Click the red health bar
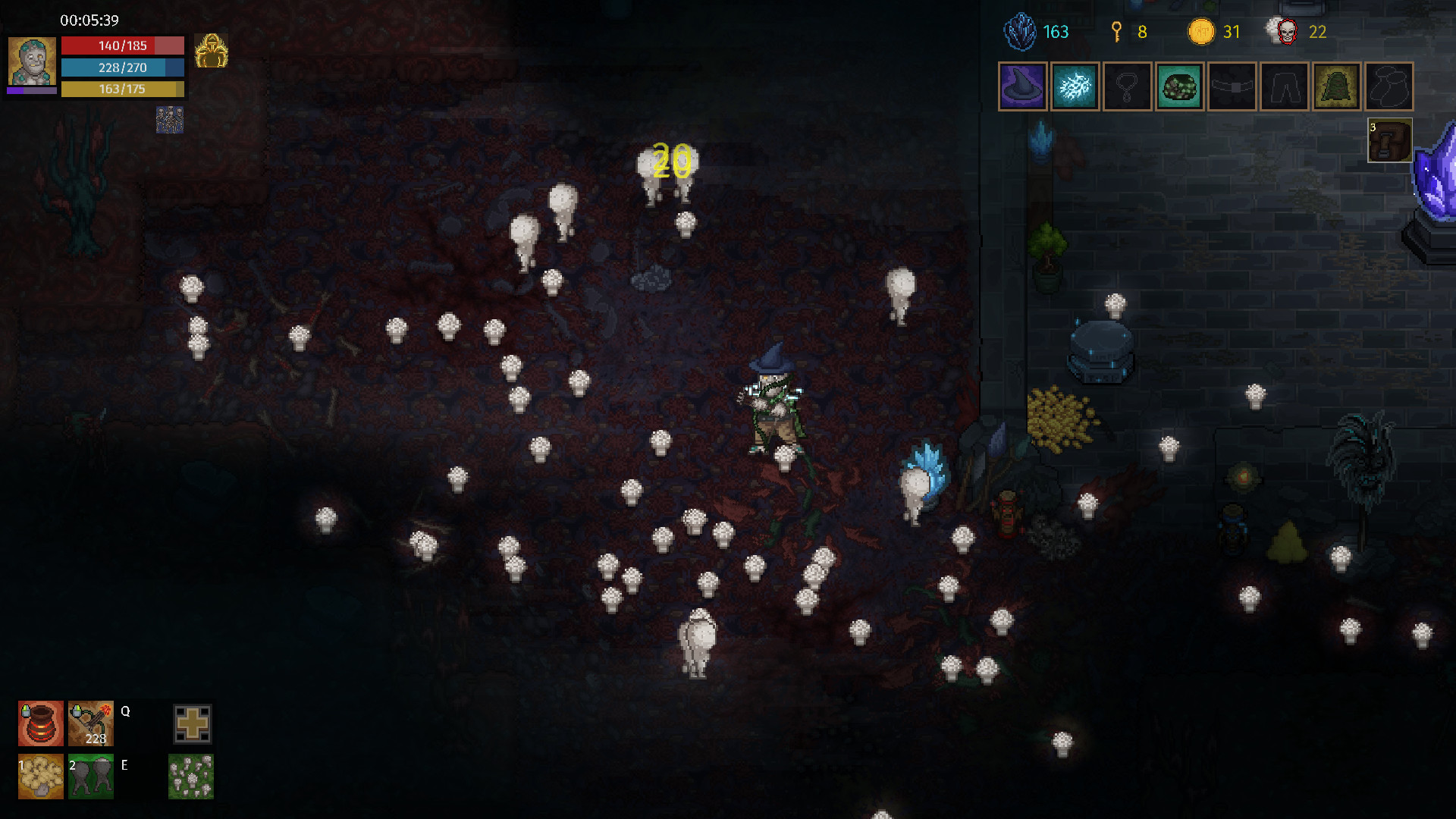 point(123,45)
